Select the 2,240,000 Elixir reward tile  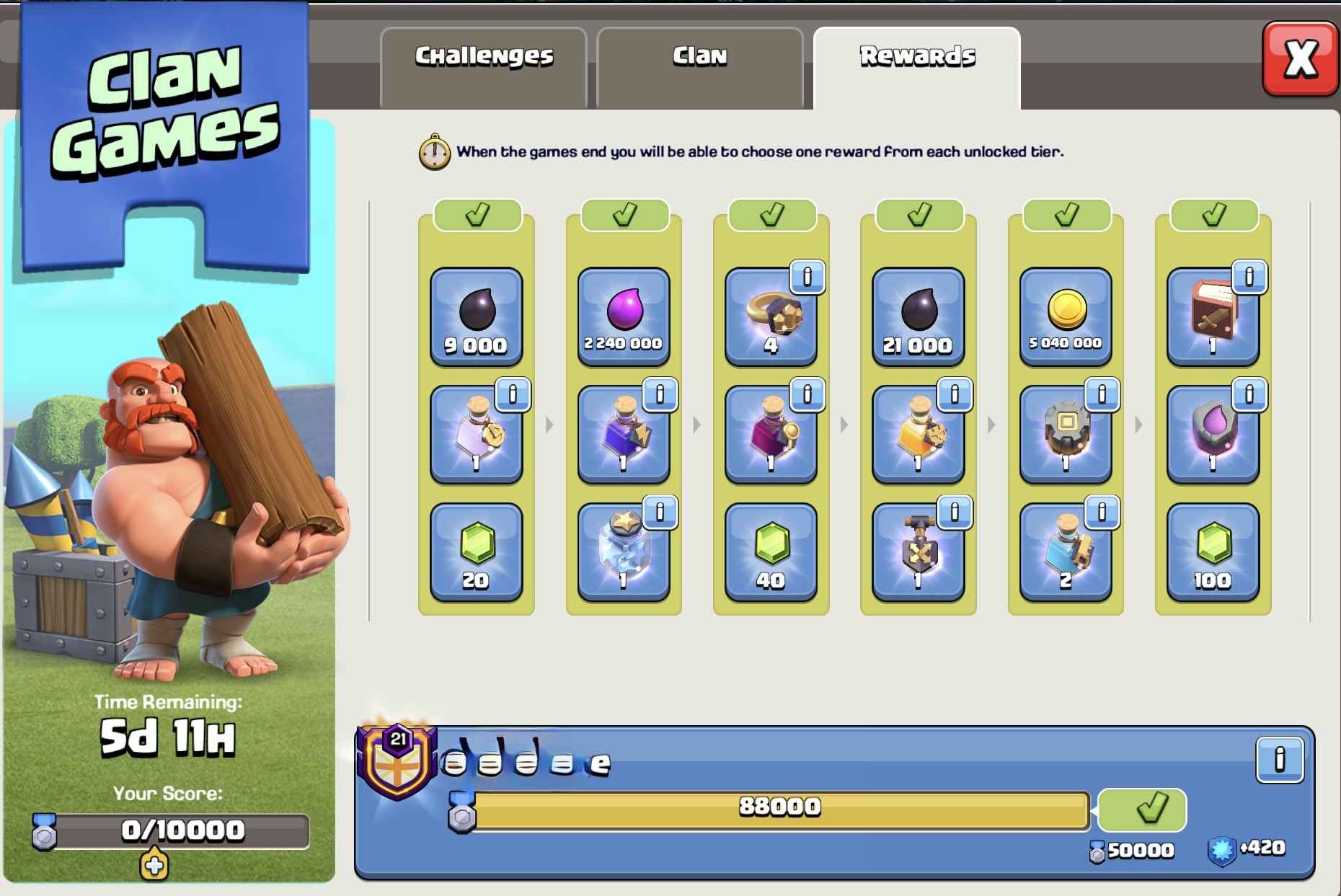click(624, 317)
